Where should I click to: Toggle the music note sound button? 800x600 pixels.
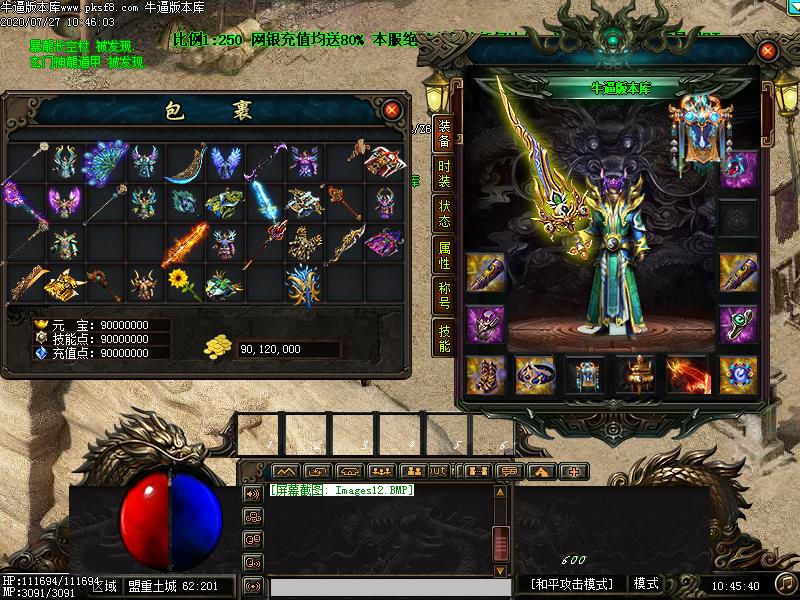click(787, 583)
